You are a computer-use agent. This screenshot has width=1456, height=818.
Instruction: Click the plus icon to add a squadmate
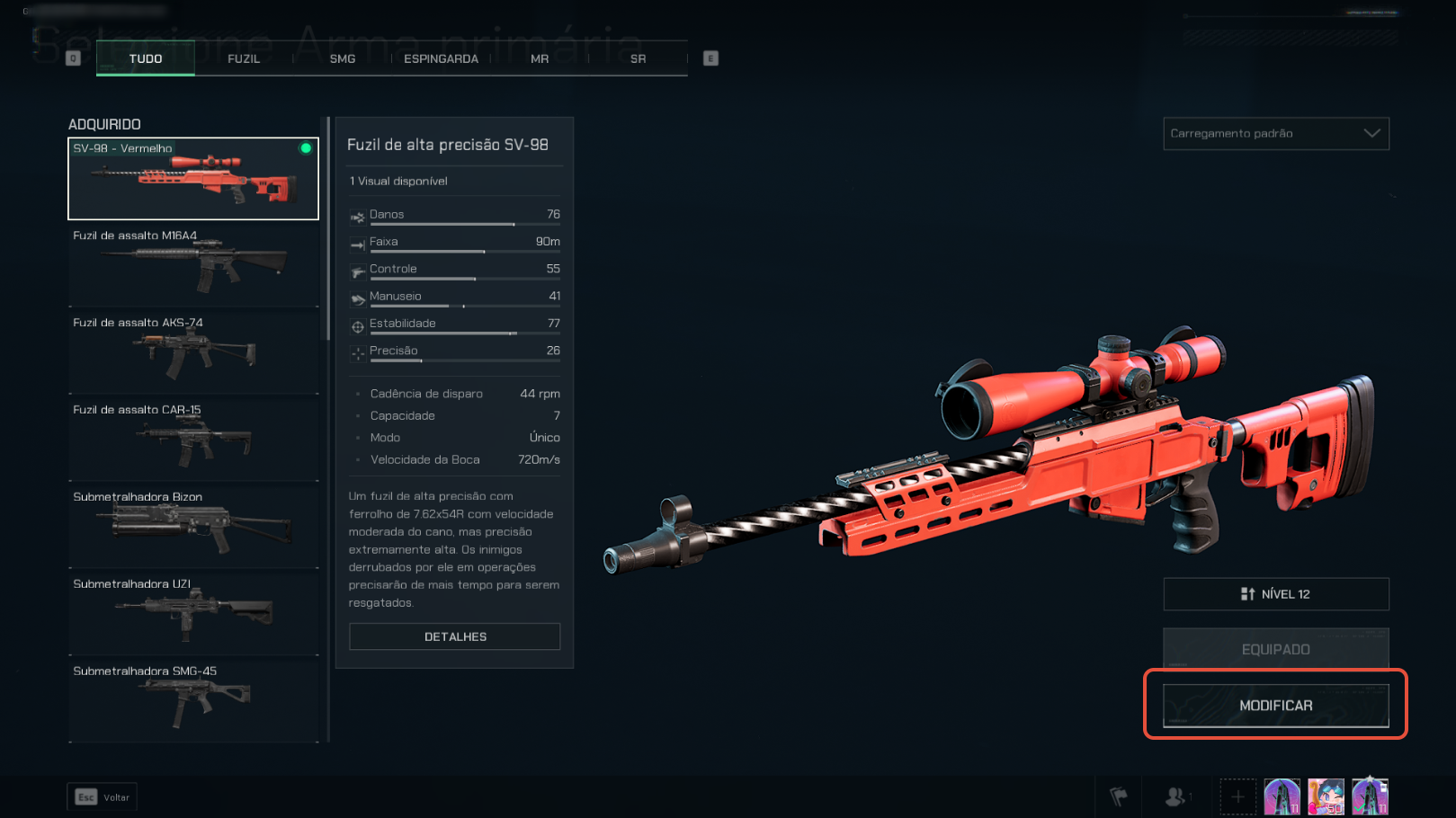point(1237,797)
